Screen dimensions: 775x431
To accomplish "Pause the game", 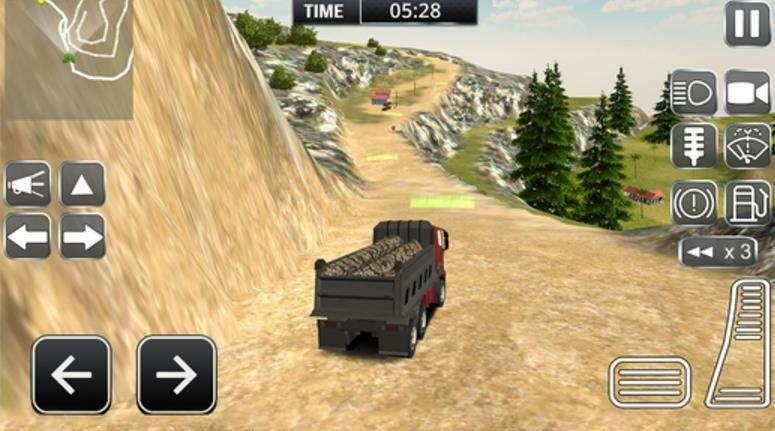I will click(747, 23).
